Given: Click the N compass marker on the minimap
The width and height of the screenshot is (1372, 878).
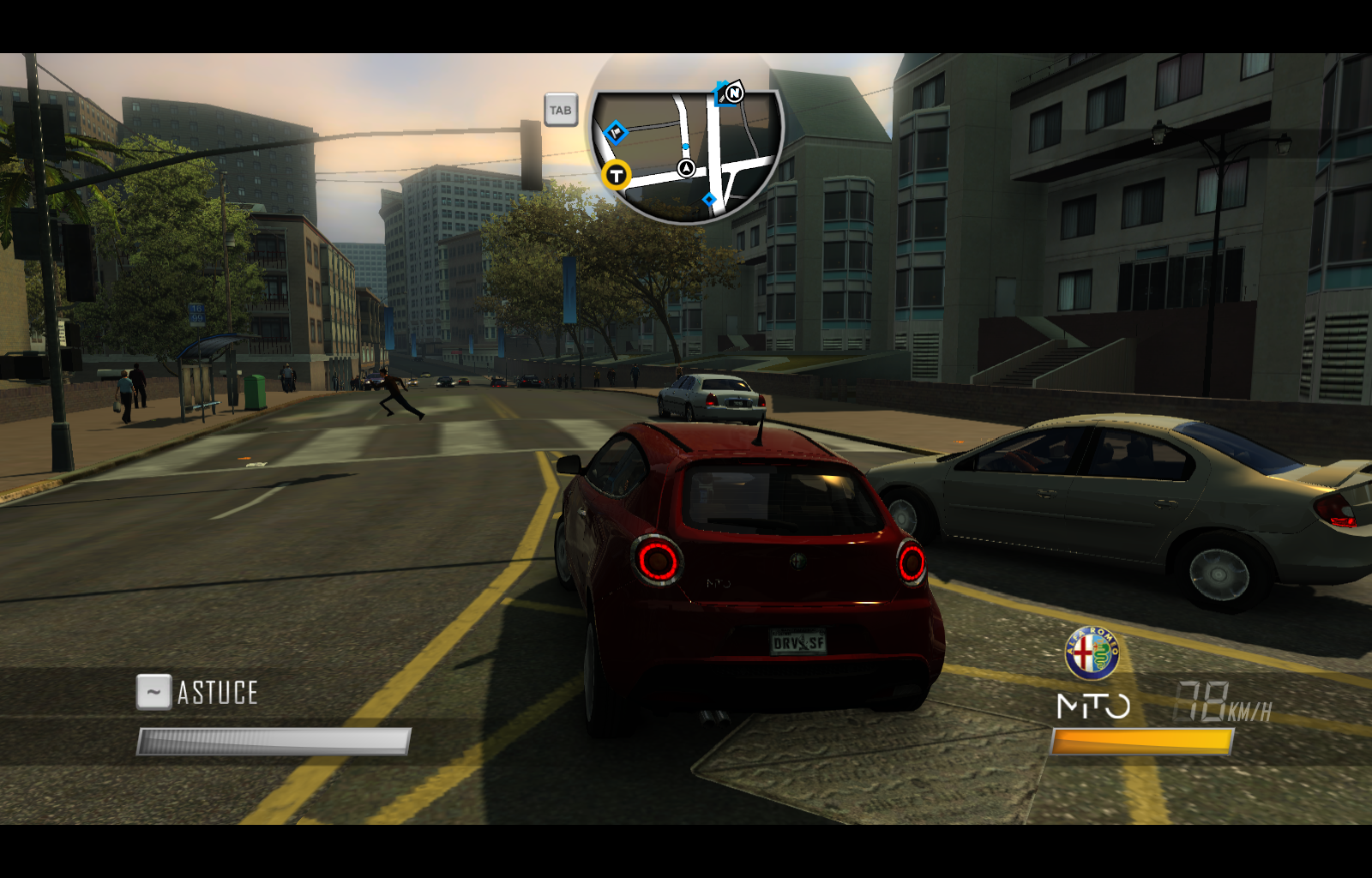Looking at the screenshot, I should point(735,93).
